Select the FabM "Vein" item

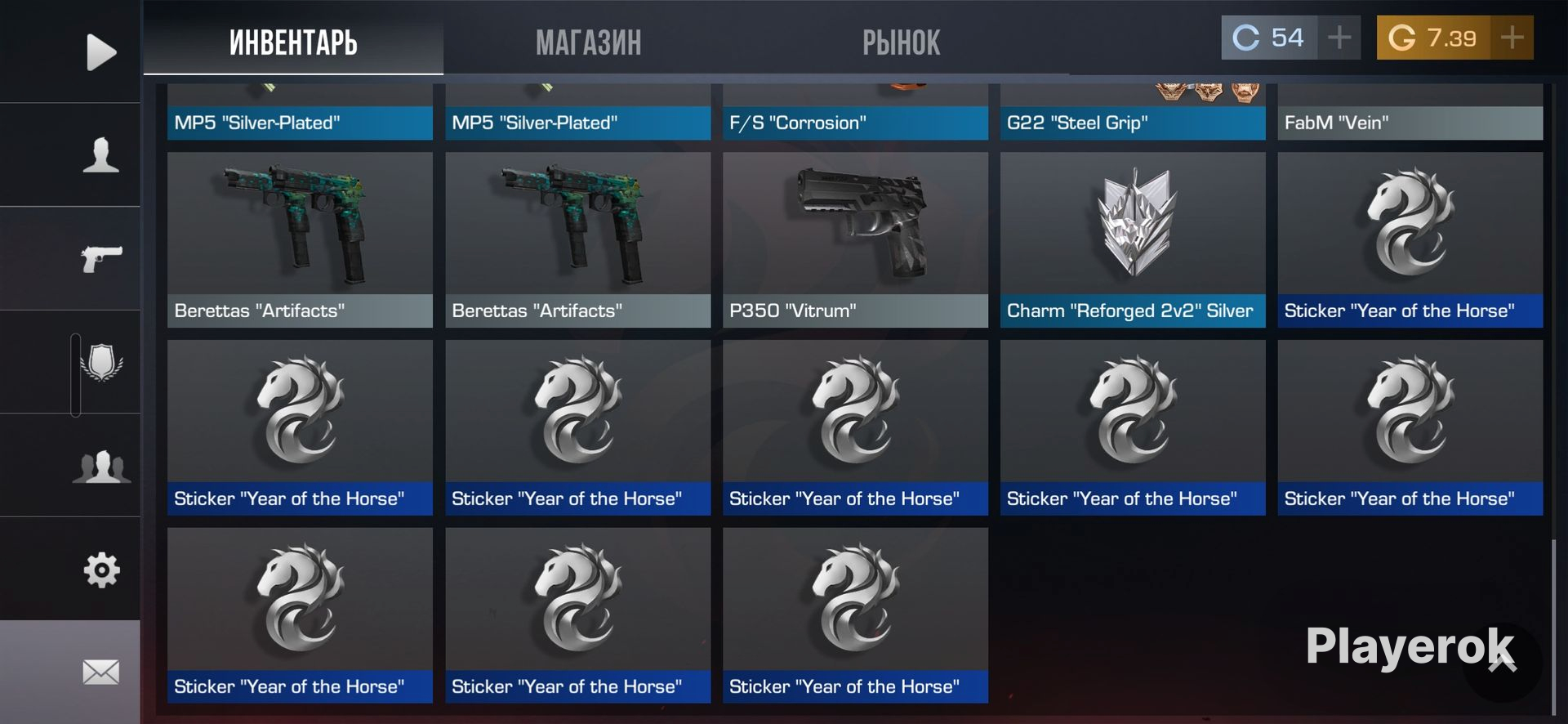tap(1410, 113)
